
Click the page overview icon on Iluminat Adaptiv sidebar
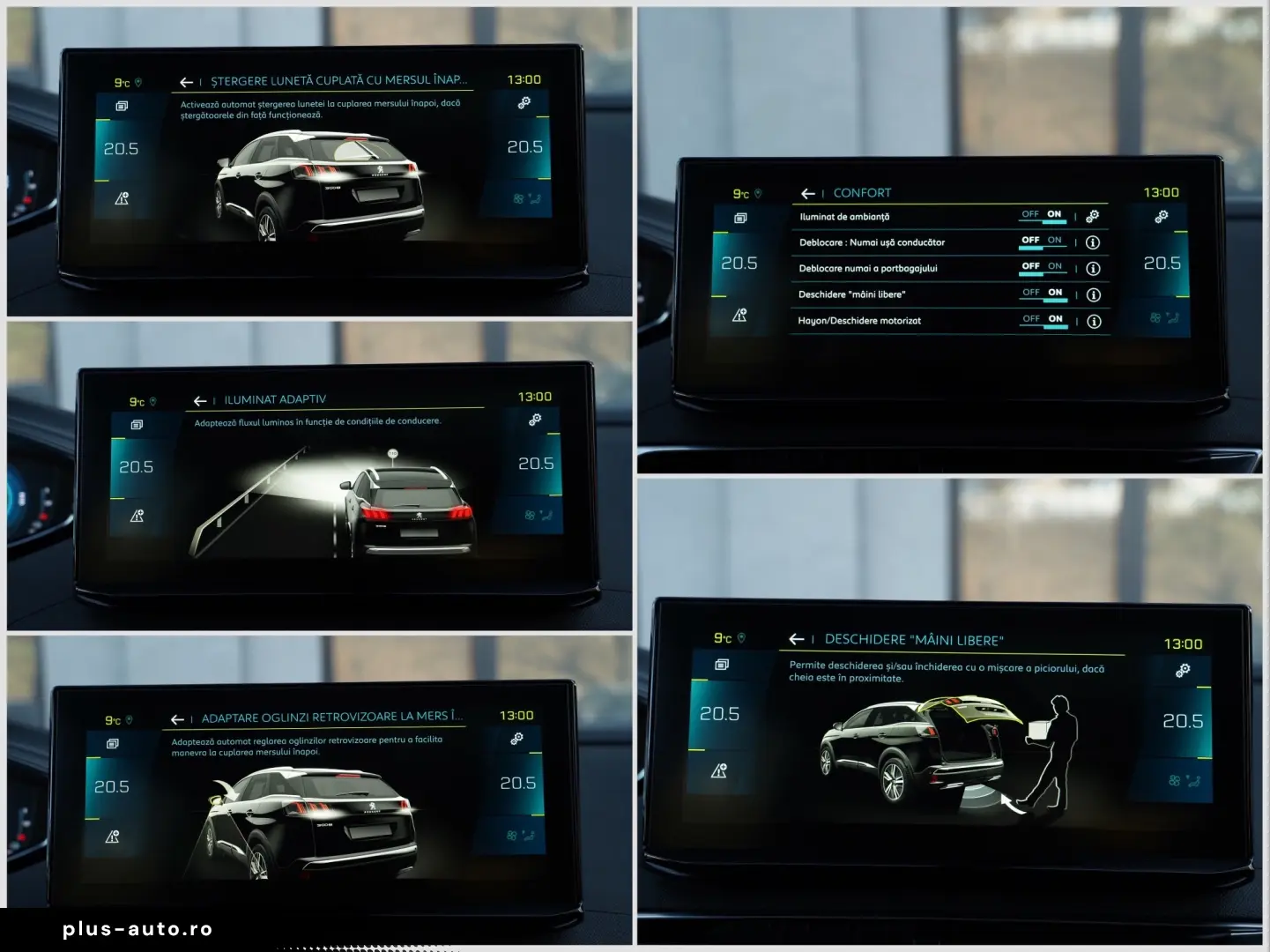[136, 423]
